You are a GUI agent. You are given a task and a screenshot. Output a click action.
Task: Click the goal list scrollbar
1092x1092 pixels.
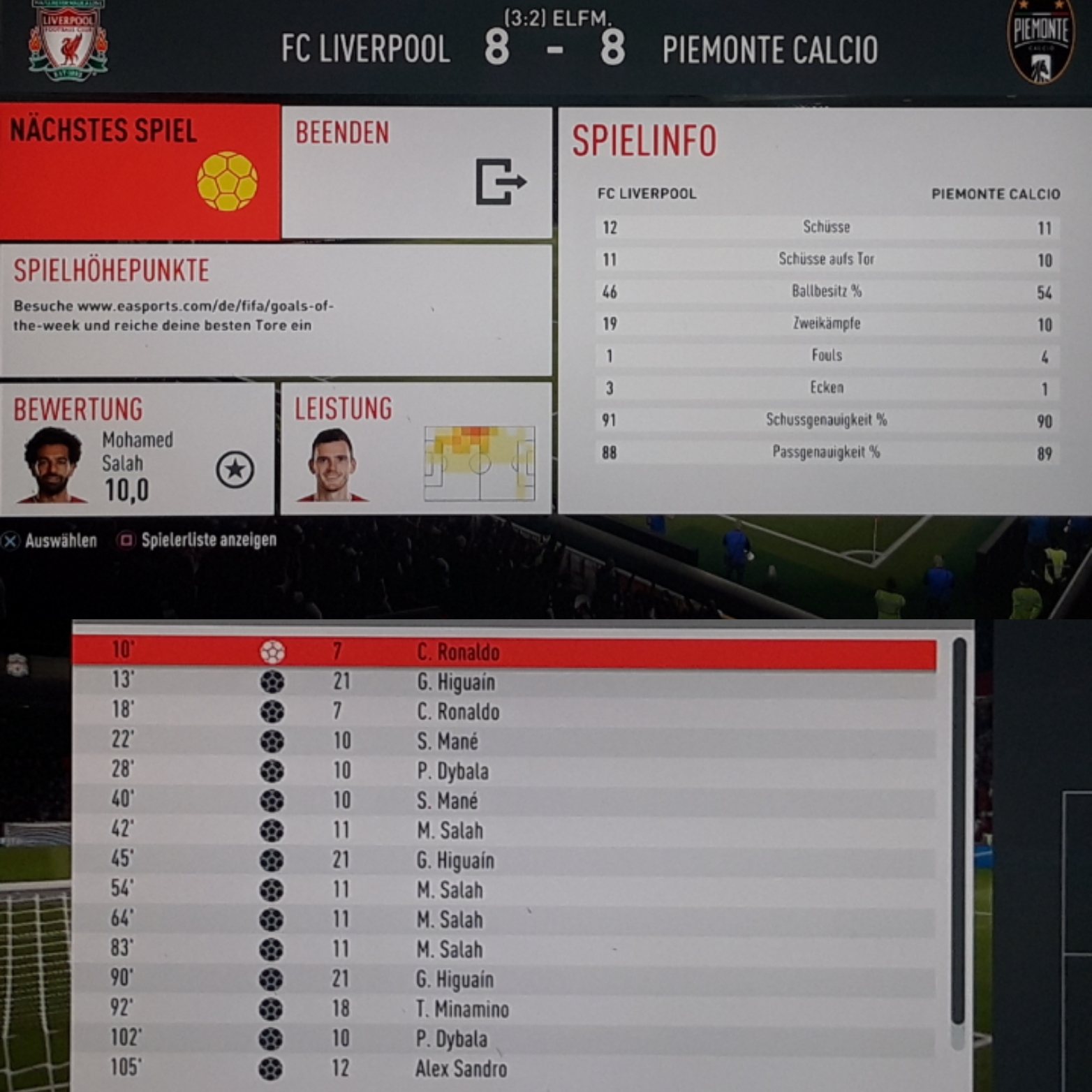pos(959,838)
